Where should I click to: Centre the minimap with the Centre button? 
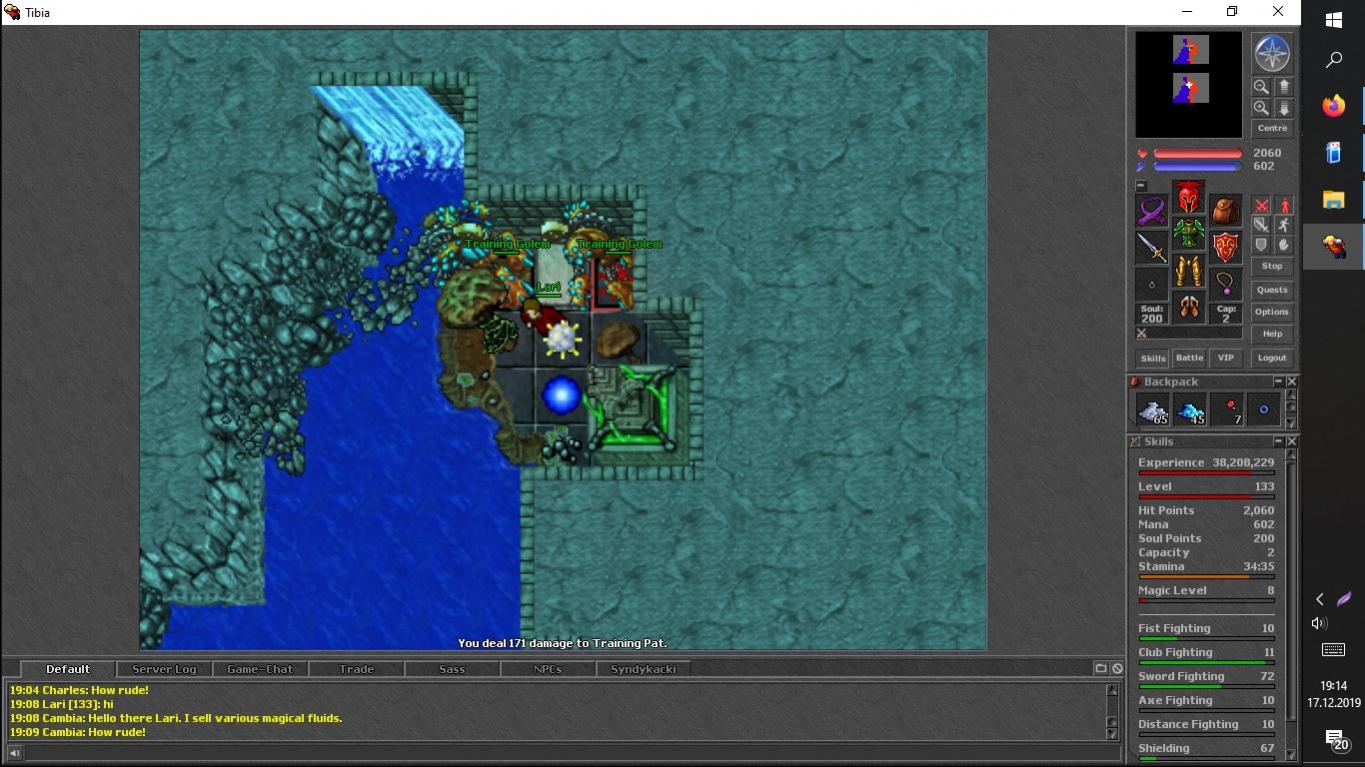pos(1272,129)
